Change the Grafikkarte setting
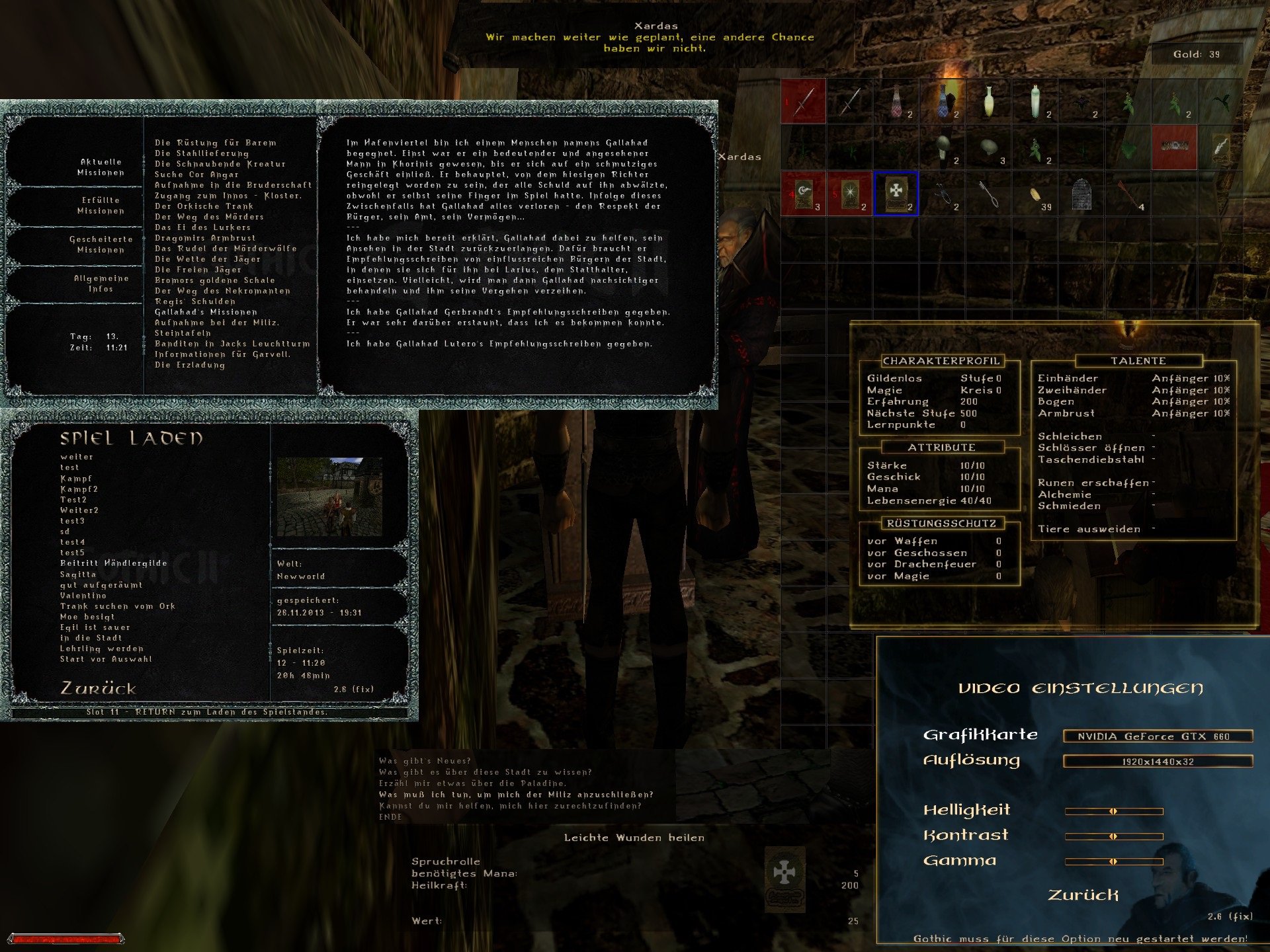1270x952 pixels. (x=1158, y=736)
